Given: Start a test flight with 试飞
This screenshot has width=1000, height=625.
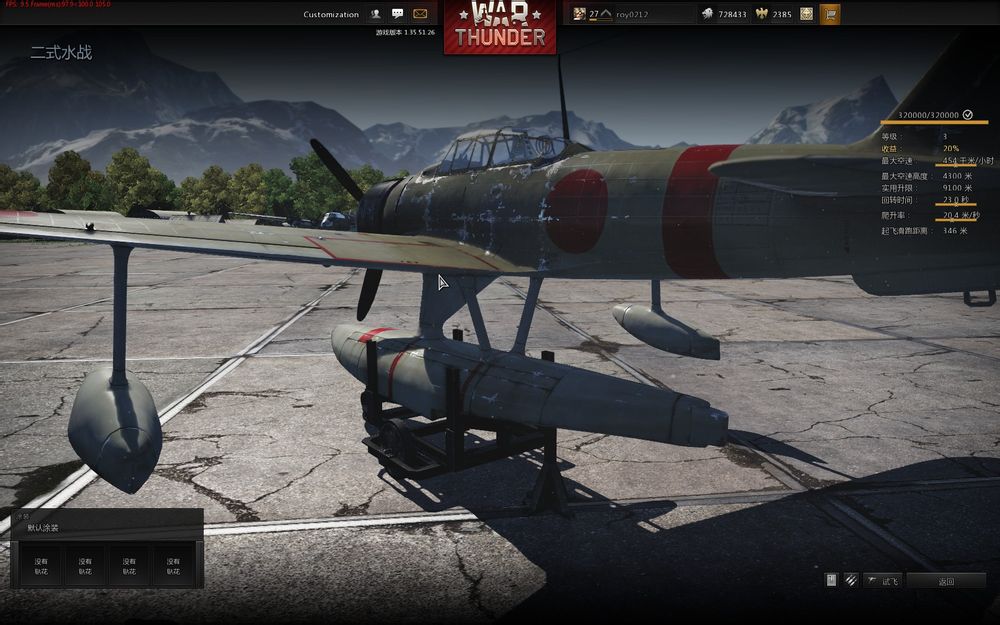Looking at the screenshot, I should coord(883,581).
